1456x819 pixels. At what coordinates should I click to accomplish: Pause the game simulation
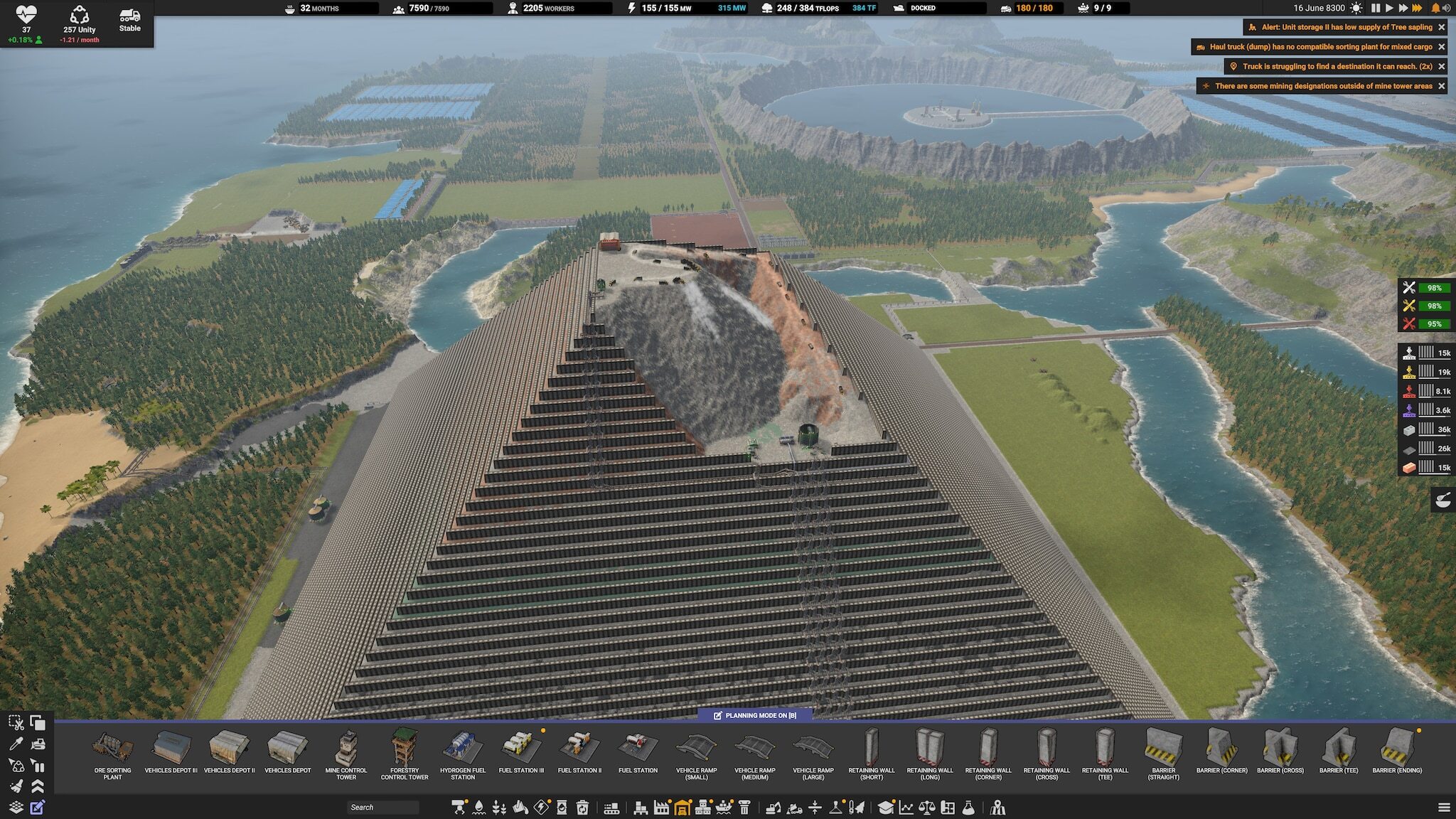click(x=1376, y=8)
